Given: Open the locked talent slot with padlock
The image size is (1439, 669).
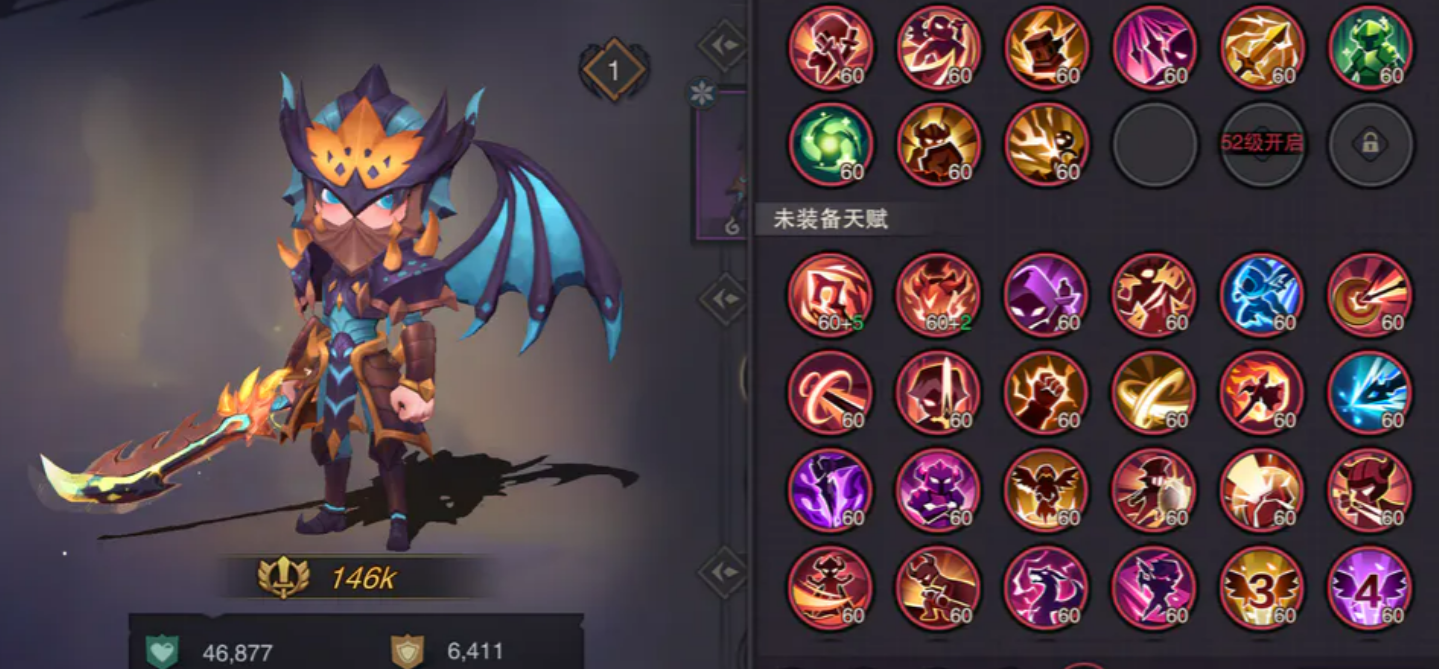Looking at the screenshot, I should click(1370, 144).
